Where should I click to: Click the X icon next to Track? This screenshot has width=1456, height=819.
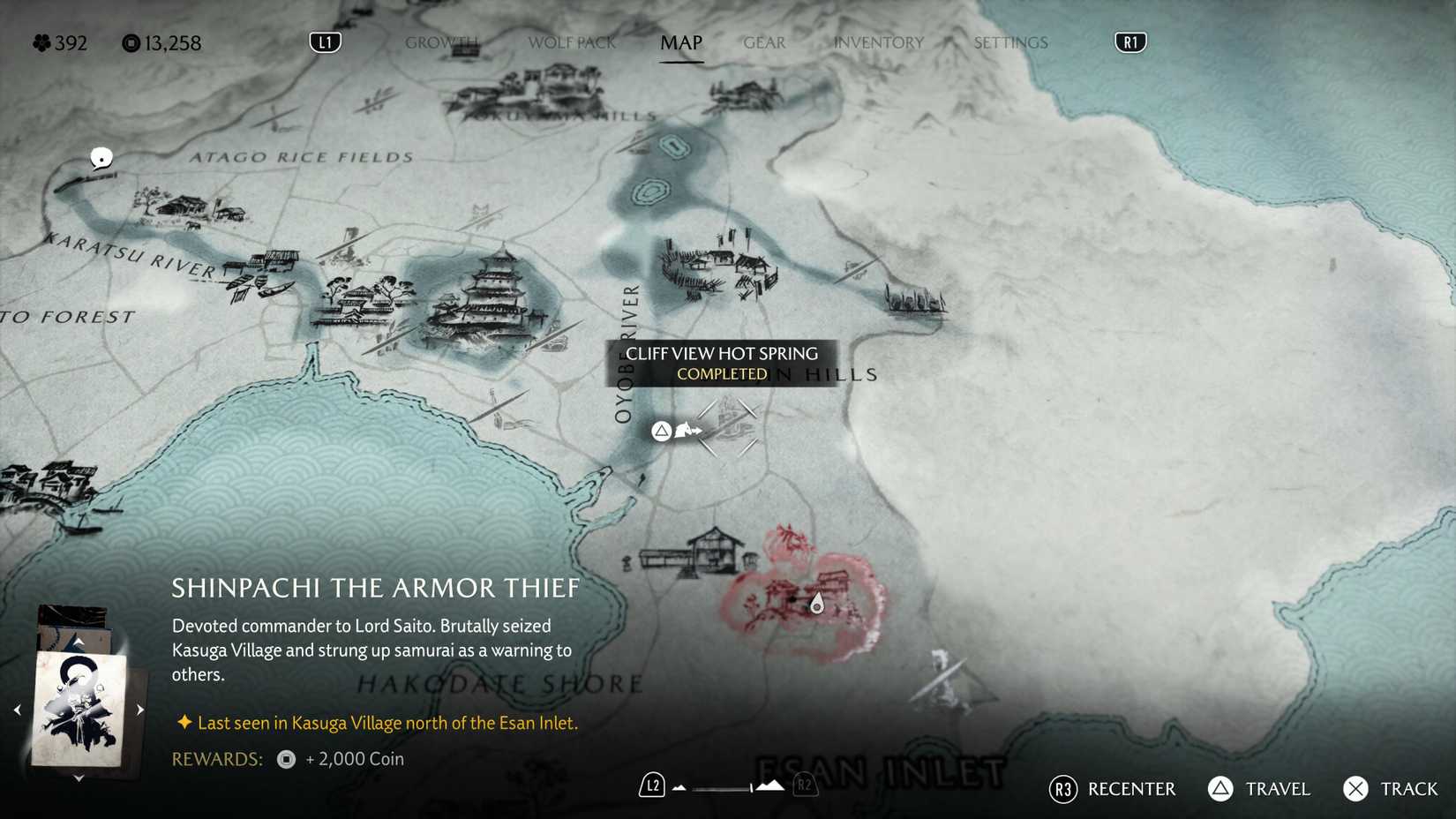click(1353, 789)
